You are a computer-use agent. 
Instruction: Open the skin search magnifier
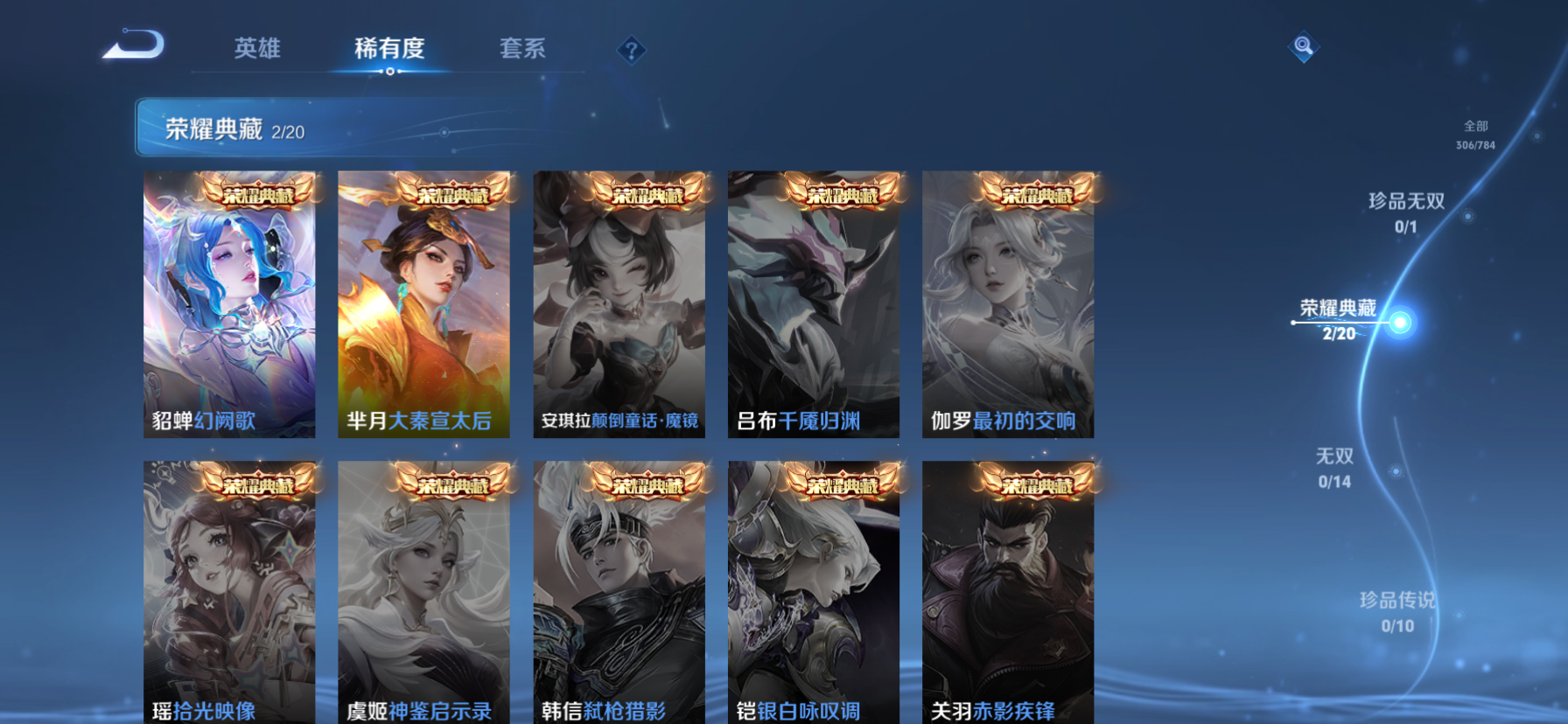coord(1303,46)
